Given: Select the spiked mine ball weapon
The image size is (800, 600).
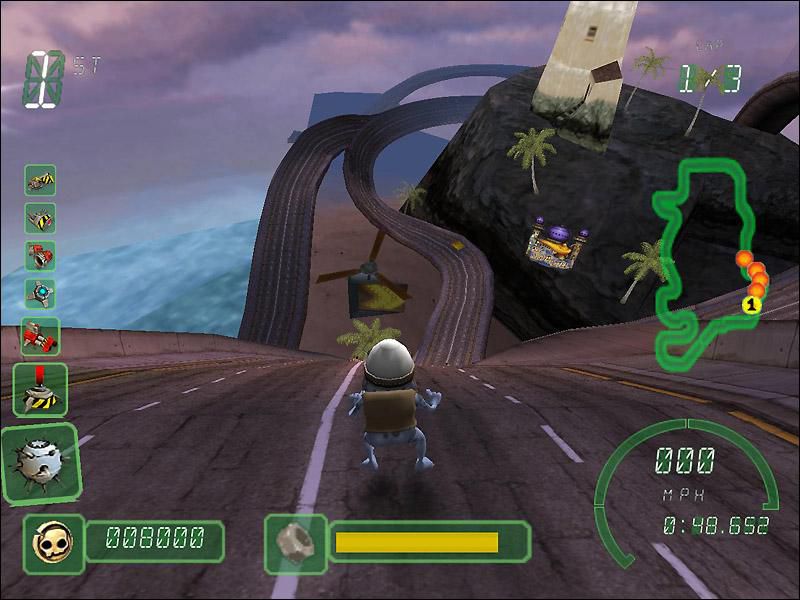Looking at the screenshot, I should [40, 464].
